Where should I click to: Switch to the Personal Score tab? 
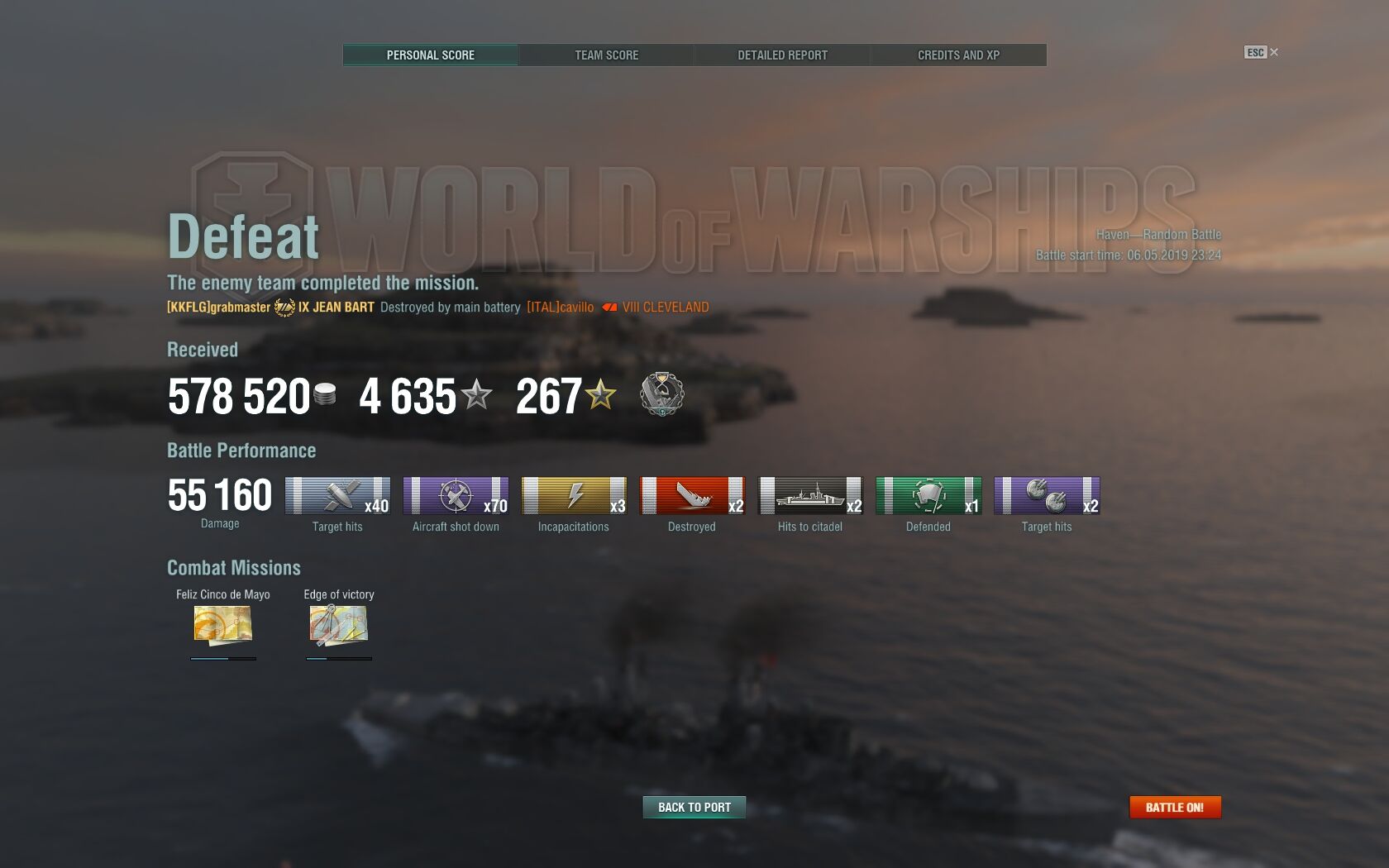430,55
